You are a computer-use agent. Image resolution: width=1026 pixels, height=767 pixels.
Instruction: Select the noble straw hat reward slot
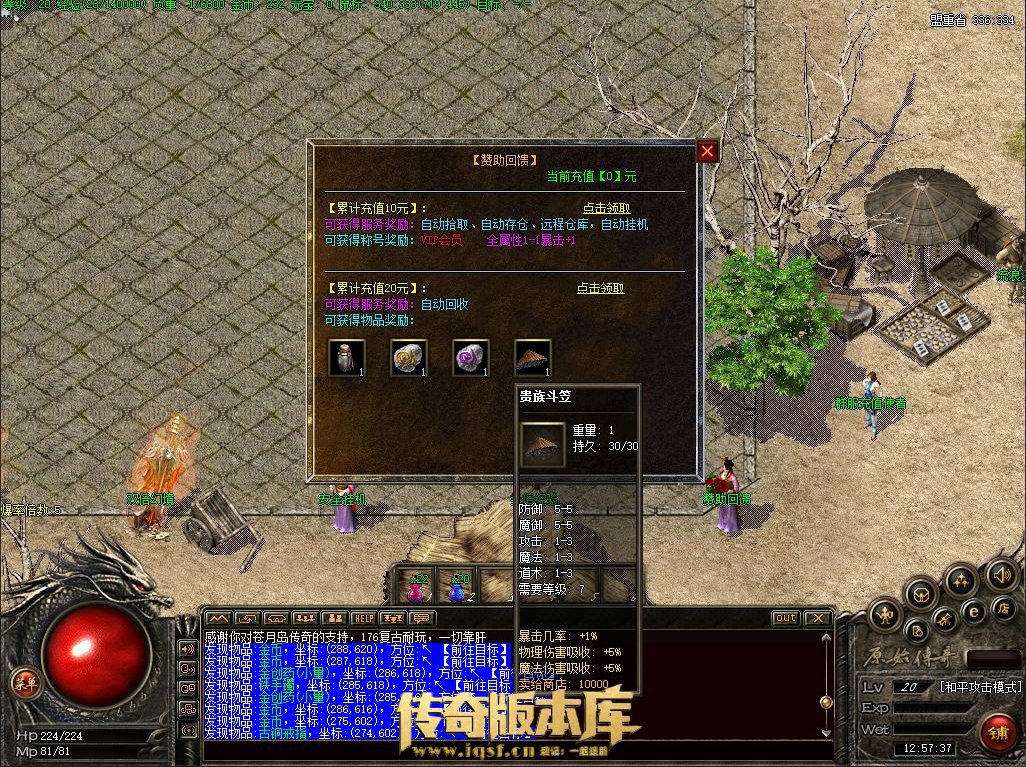pos(532,357)
